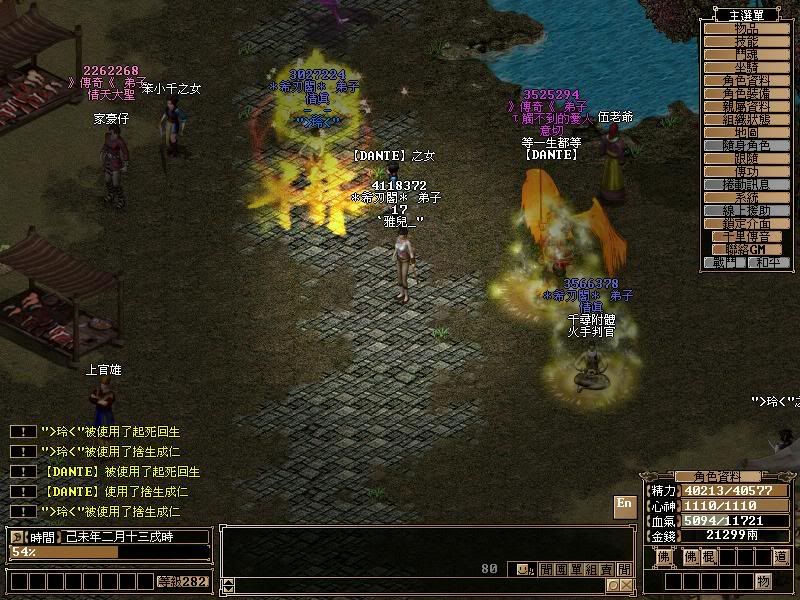
Task: Open the 地圖 map entry
Action: pyautogui.click(x=746, y=133)
